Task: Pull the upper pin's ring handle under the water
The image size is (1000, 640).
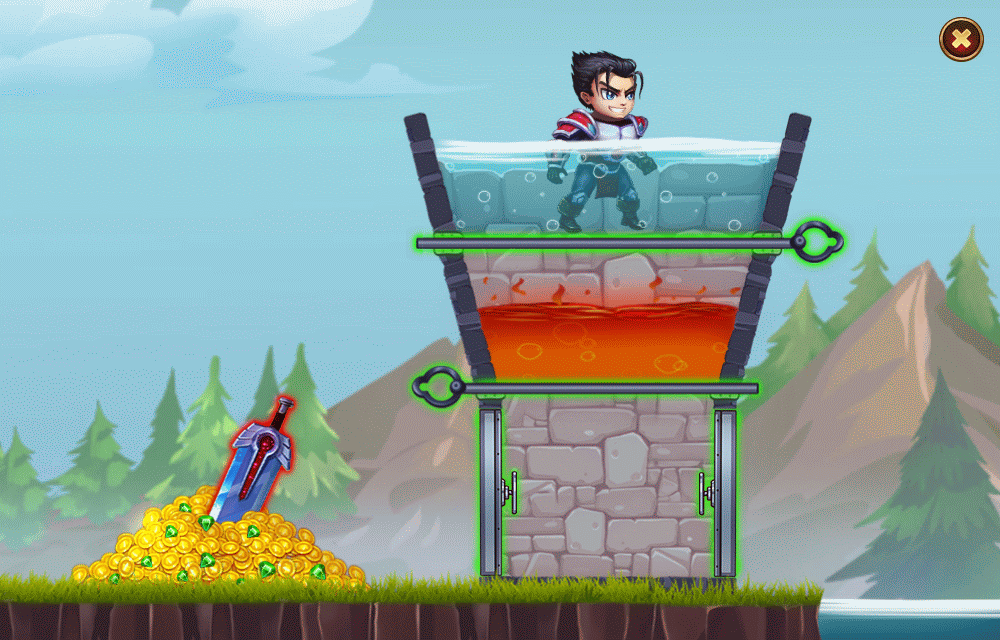Action: click(819, 241)
